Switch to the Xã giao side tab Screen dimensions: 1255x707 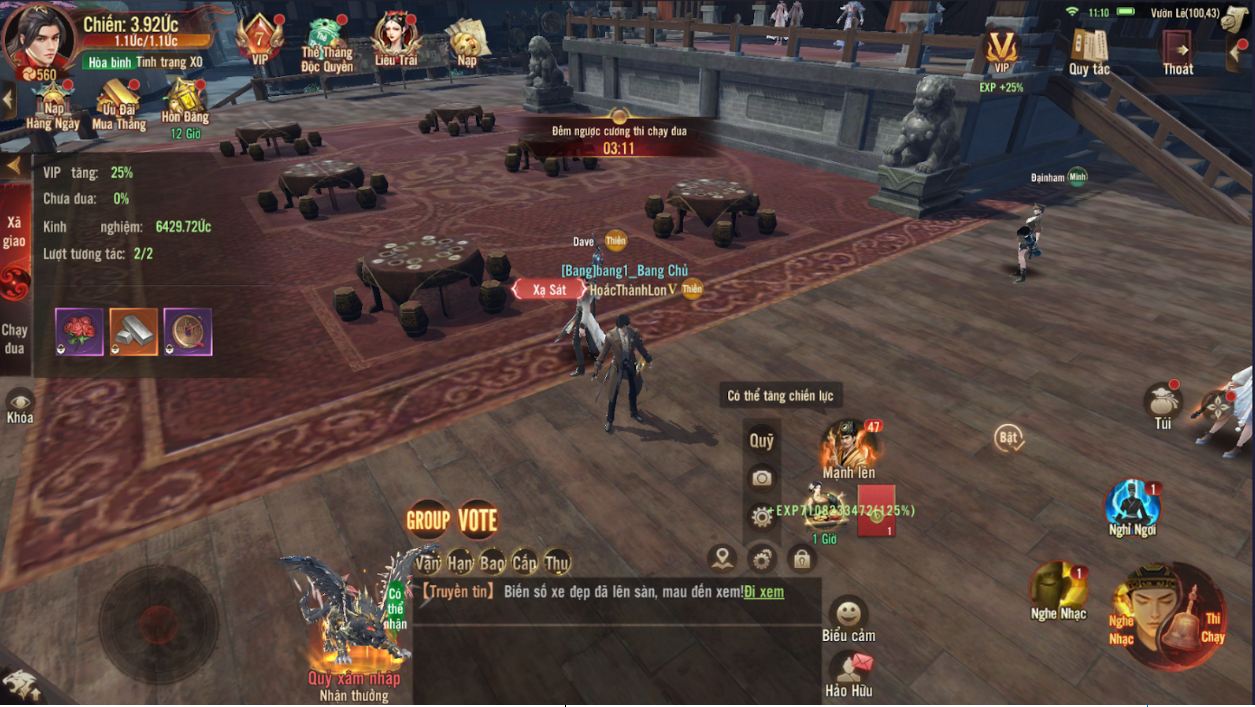(14, 232)
